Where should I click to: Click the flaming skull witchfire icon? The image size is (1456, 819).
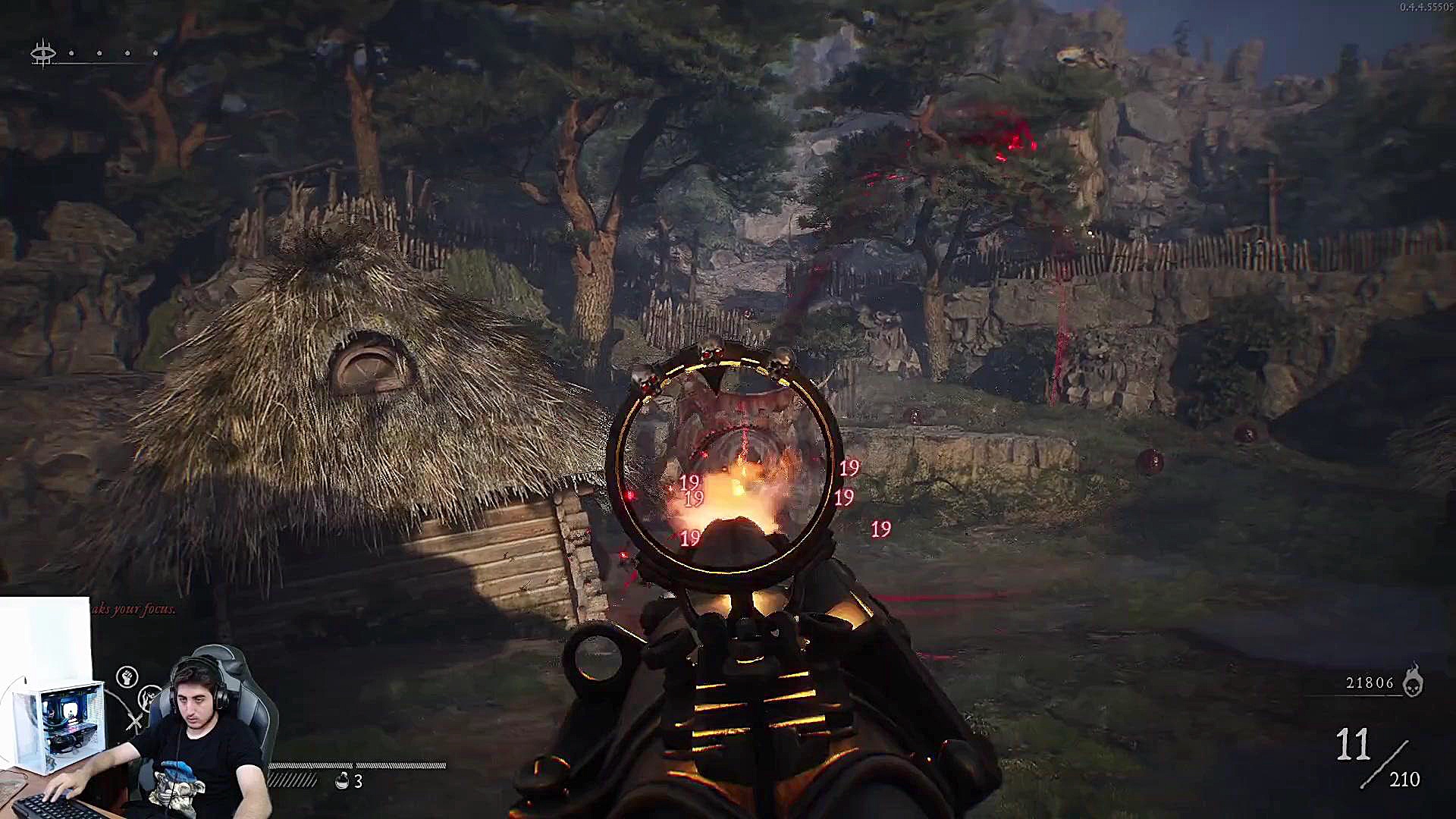pyautogui.click(x=1412, y=680)
